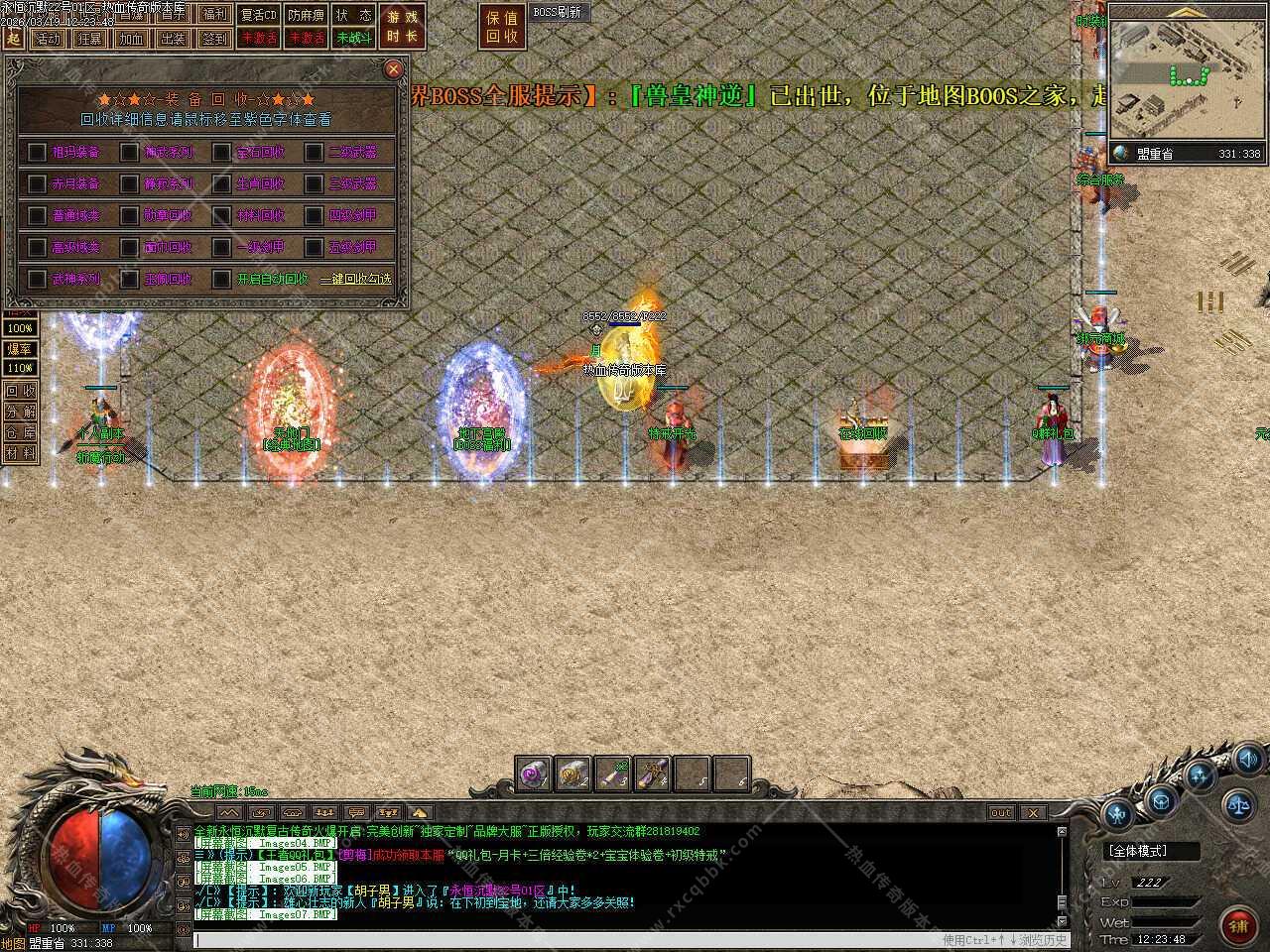Open the 分解 side button

pos(20,412)
